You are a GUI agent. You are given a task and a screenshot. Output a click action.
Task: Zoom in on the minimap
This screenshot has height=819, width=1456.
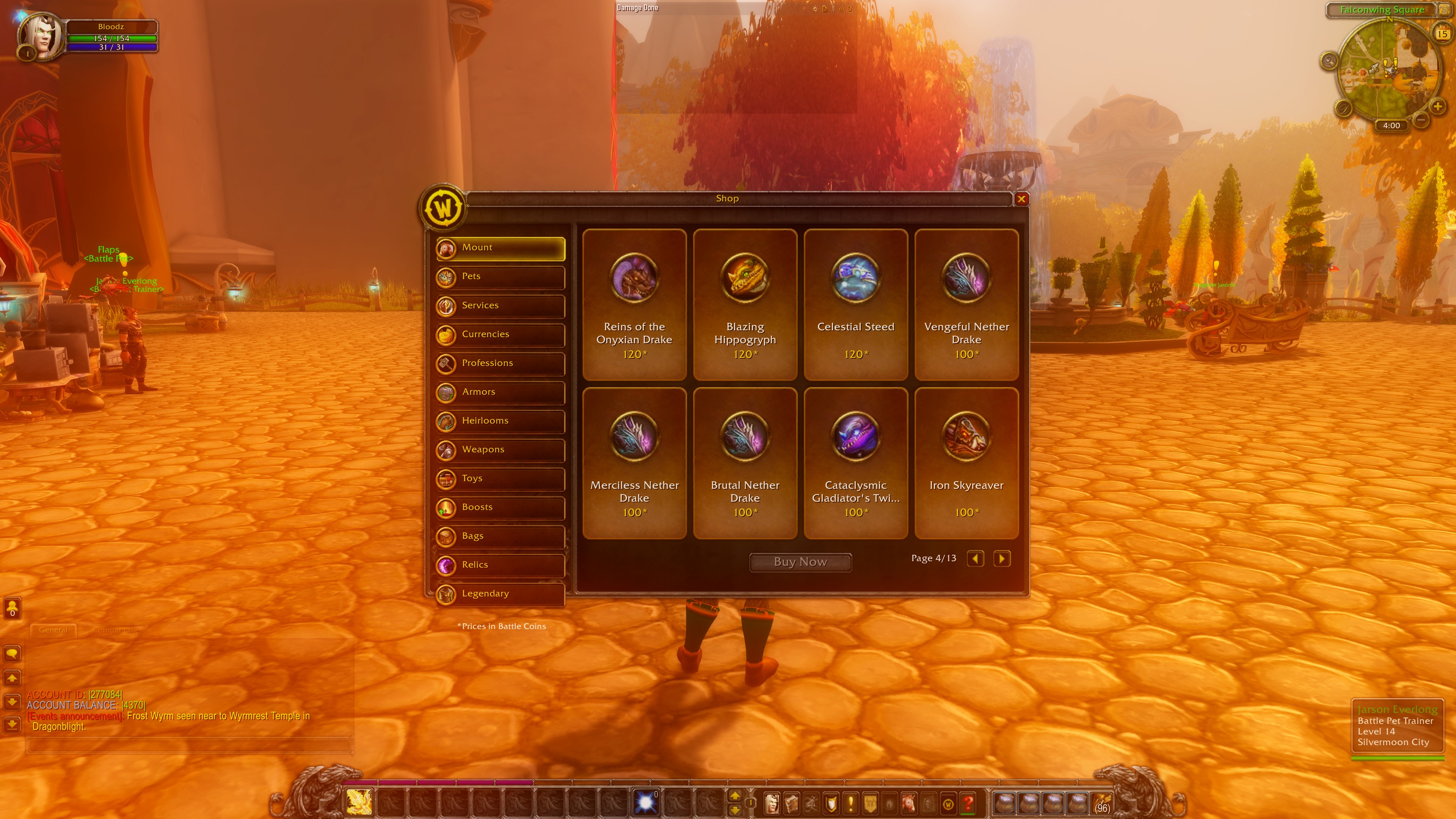(1437, 106)
